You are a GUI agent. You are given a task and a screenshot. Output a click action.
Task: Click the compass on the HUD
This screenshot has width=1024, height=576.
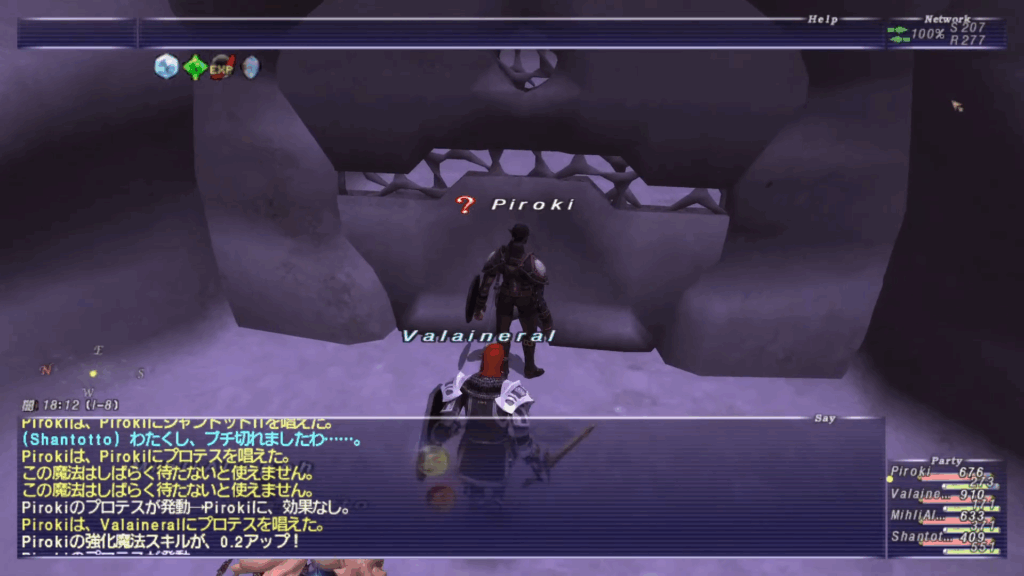click(93, 373)
